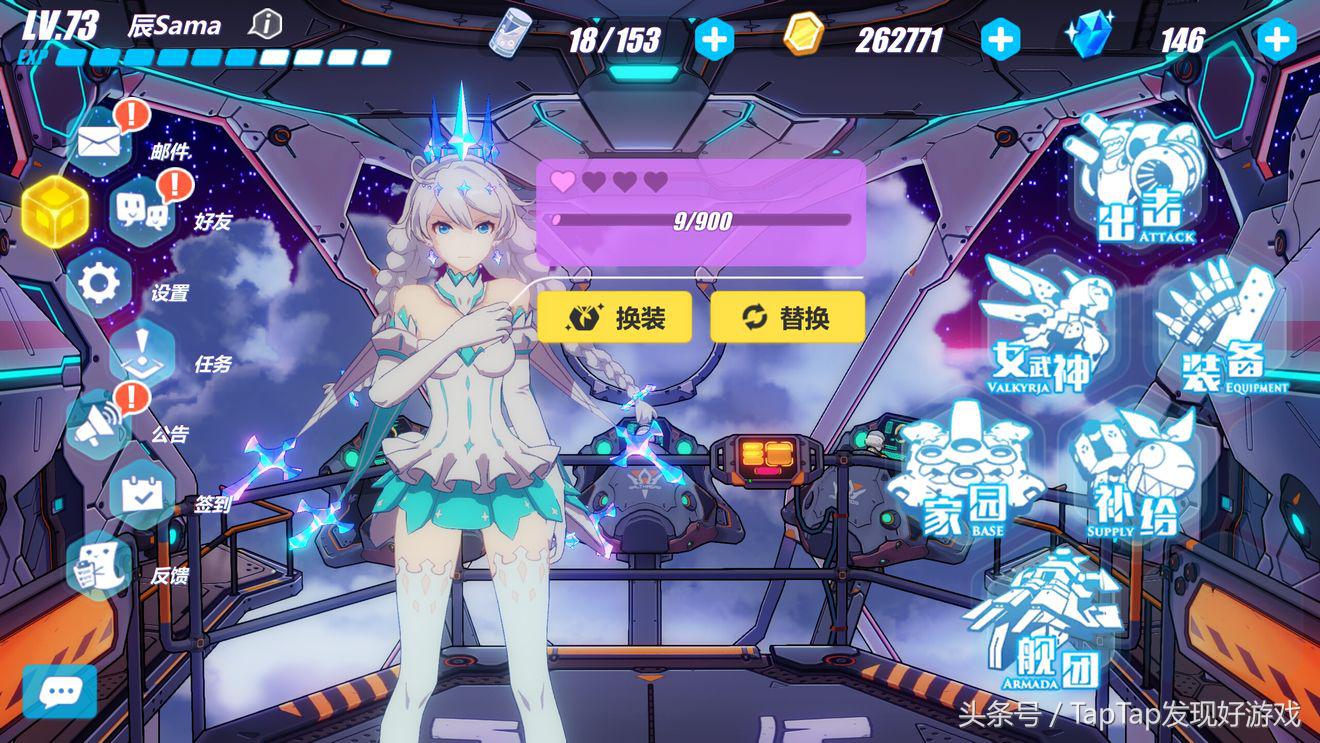Open the 邮件 mail inbox

pyautogui.click(x=100, y=143)
